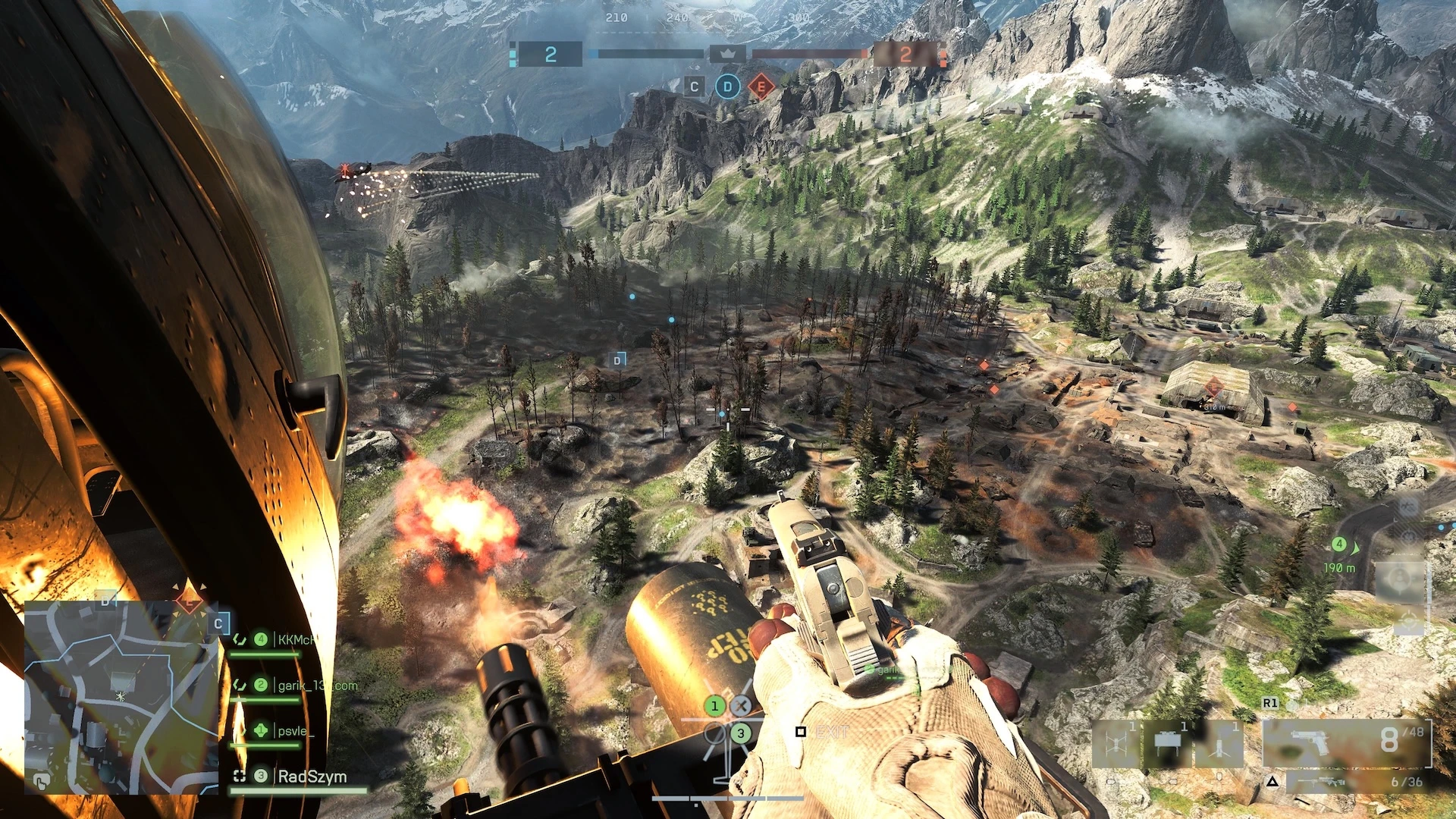Click the green seat 3 indicator
This screenshot has width=1456, height=819.
coord(741,733)
